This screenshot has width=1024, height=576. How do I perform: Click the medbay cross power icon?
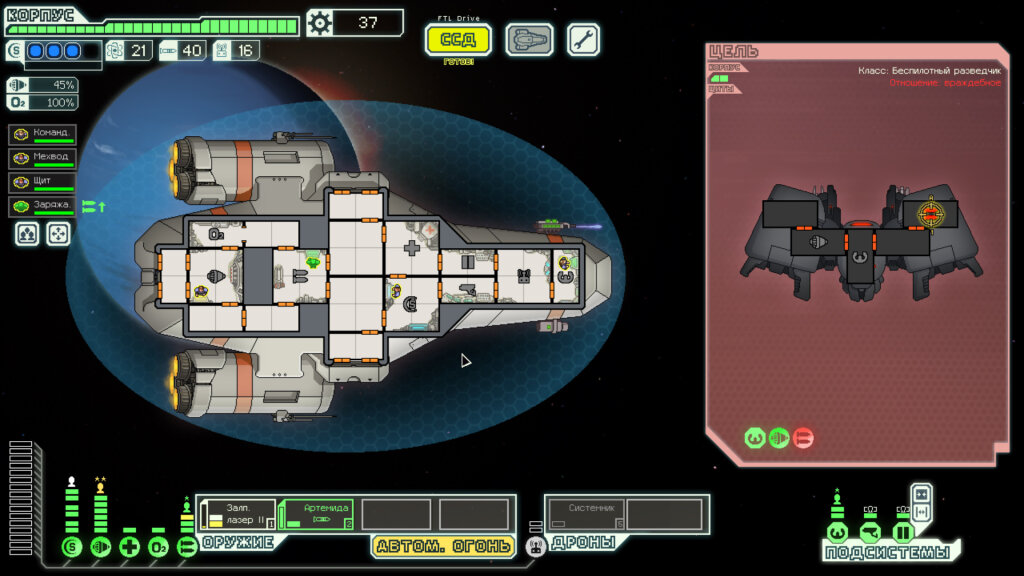tap(129, 547)
